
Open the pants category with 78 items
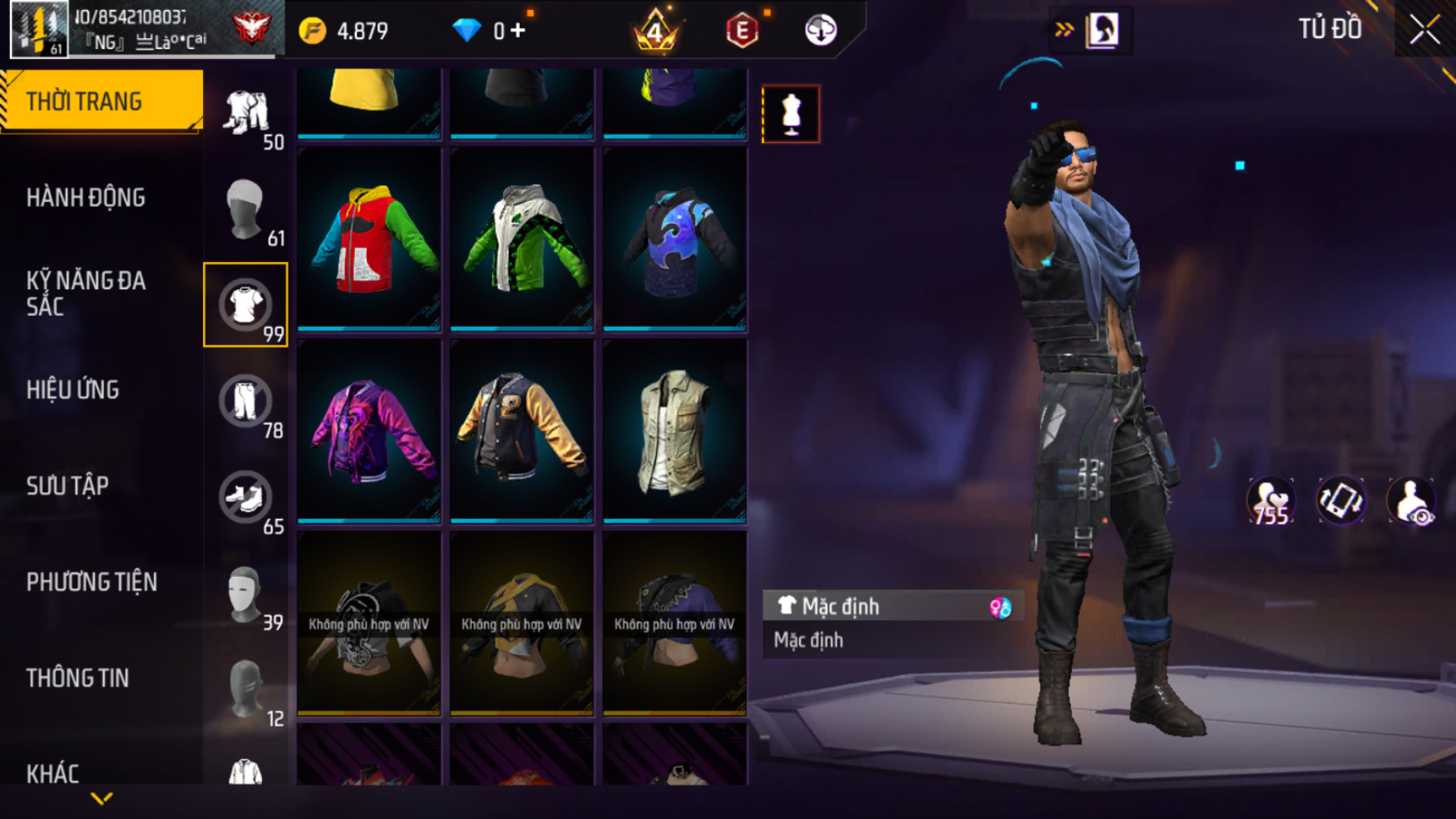tap(245, 402)
